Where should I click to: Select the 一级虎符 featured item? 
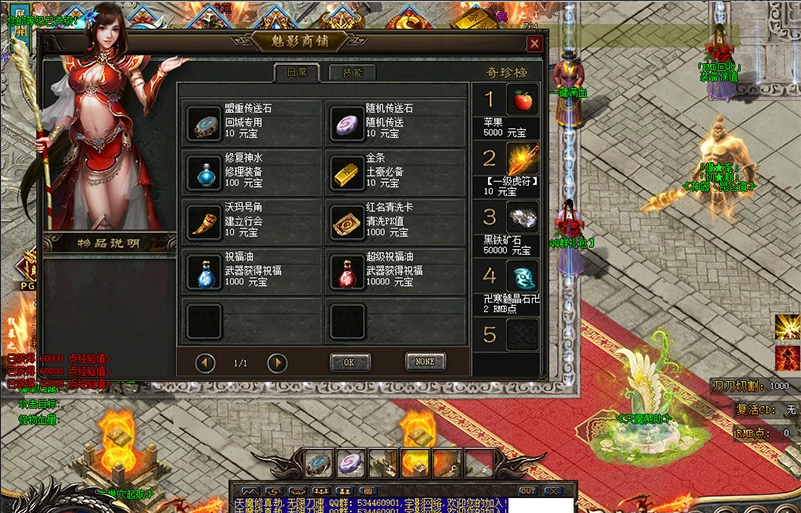[x=521, y=158]
